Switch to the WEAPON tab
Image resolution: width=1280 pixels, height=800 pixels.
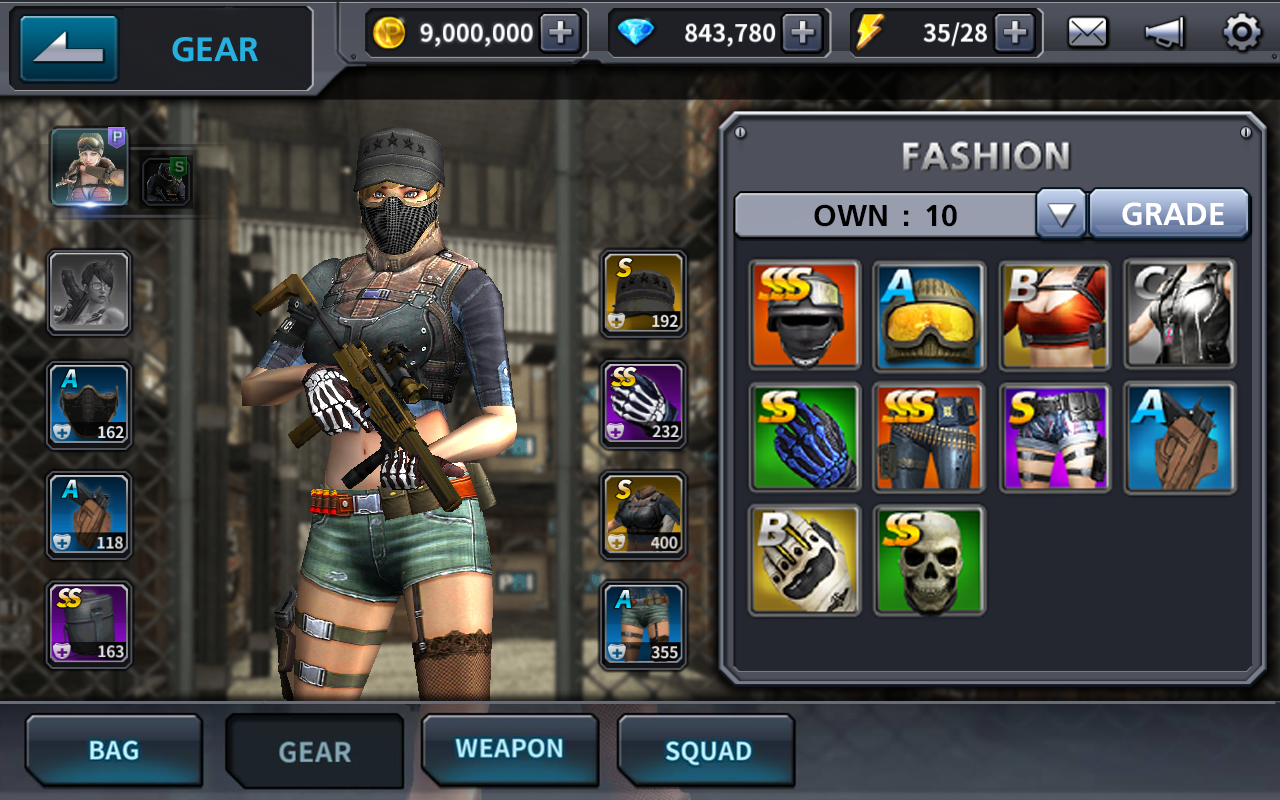[509, 749]
